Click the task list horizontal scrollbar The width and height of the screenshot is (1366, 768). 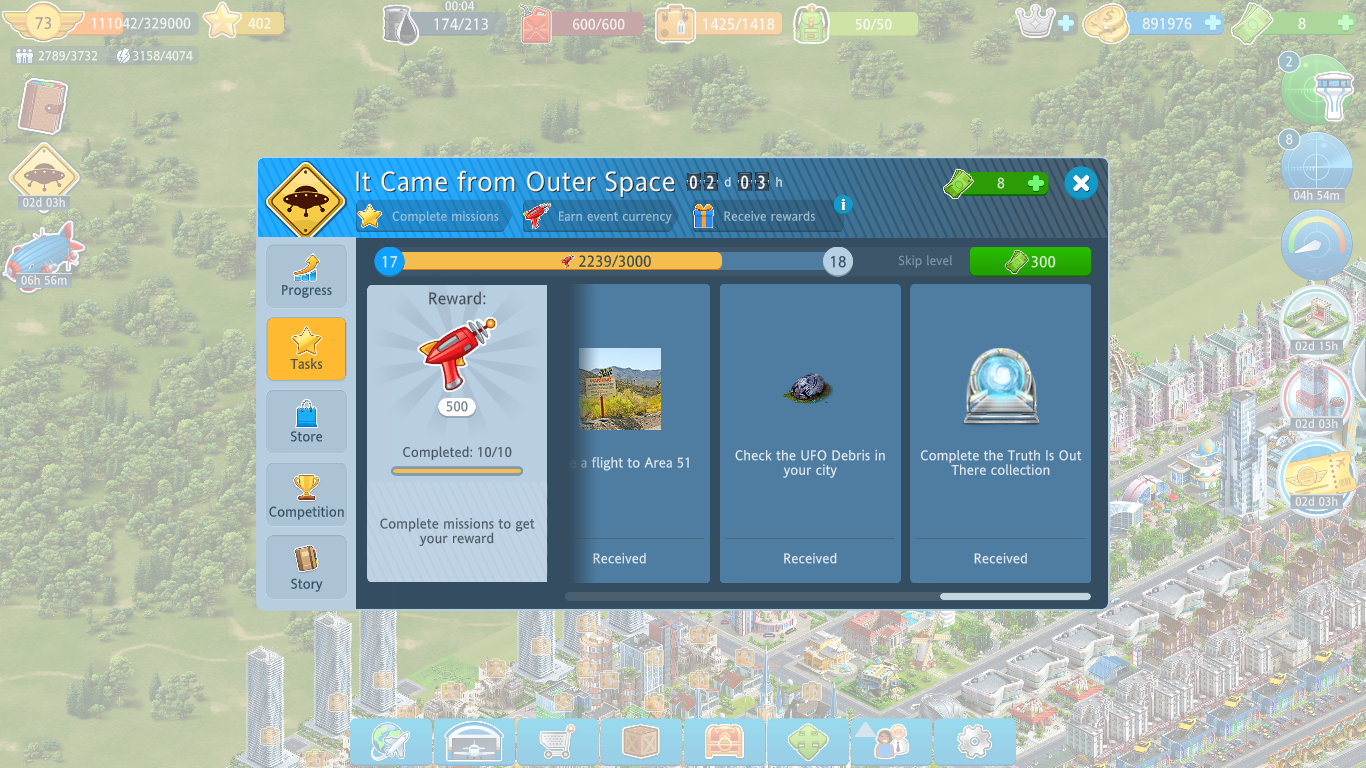[1015, 597]
